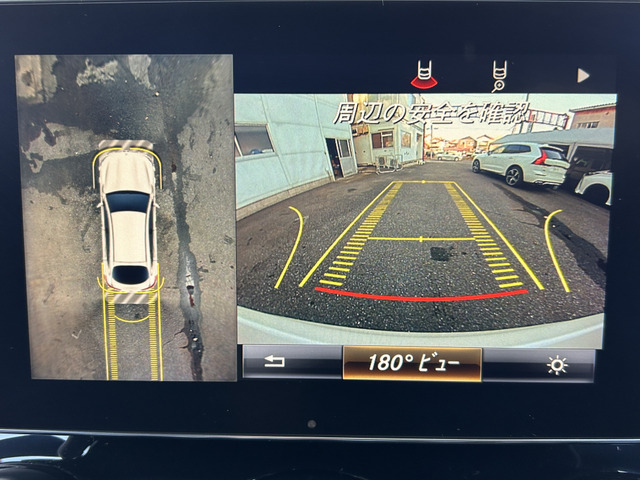Select the rear camera view panel
640x480 pixels.
tap(425, 220)
